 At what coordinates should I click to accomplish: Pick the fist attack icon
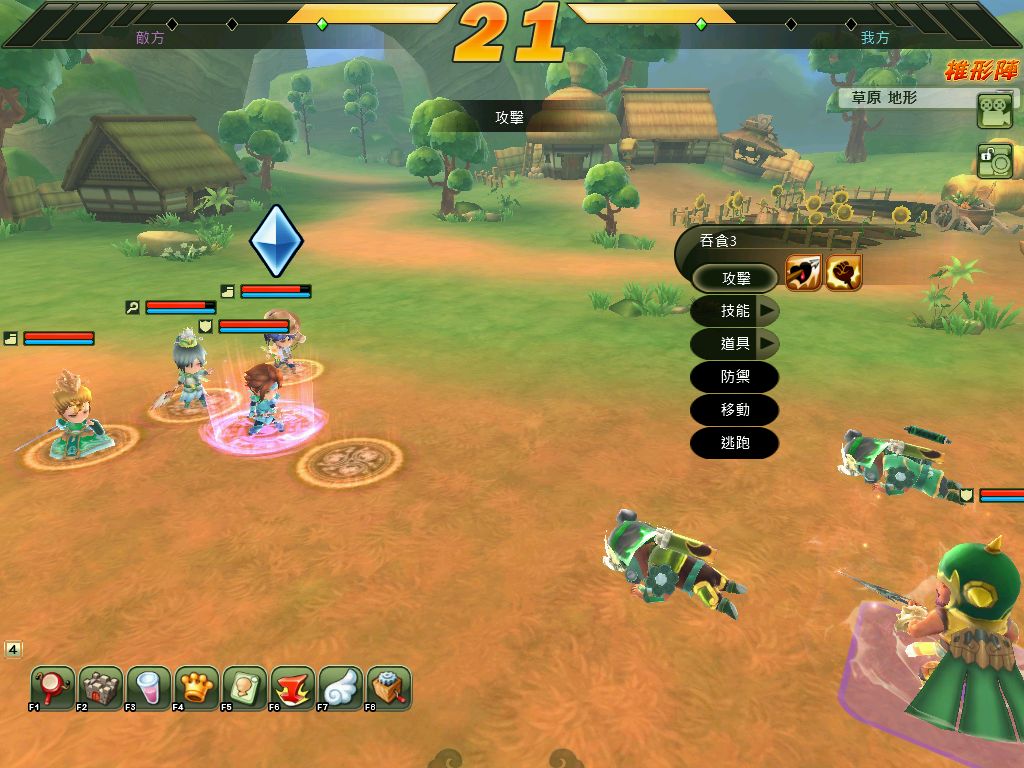(x=844, y=273)
